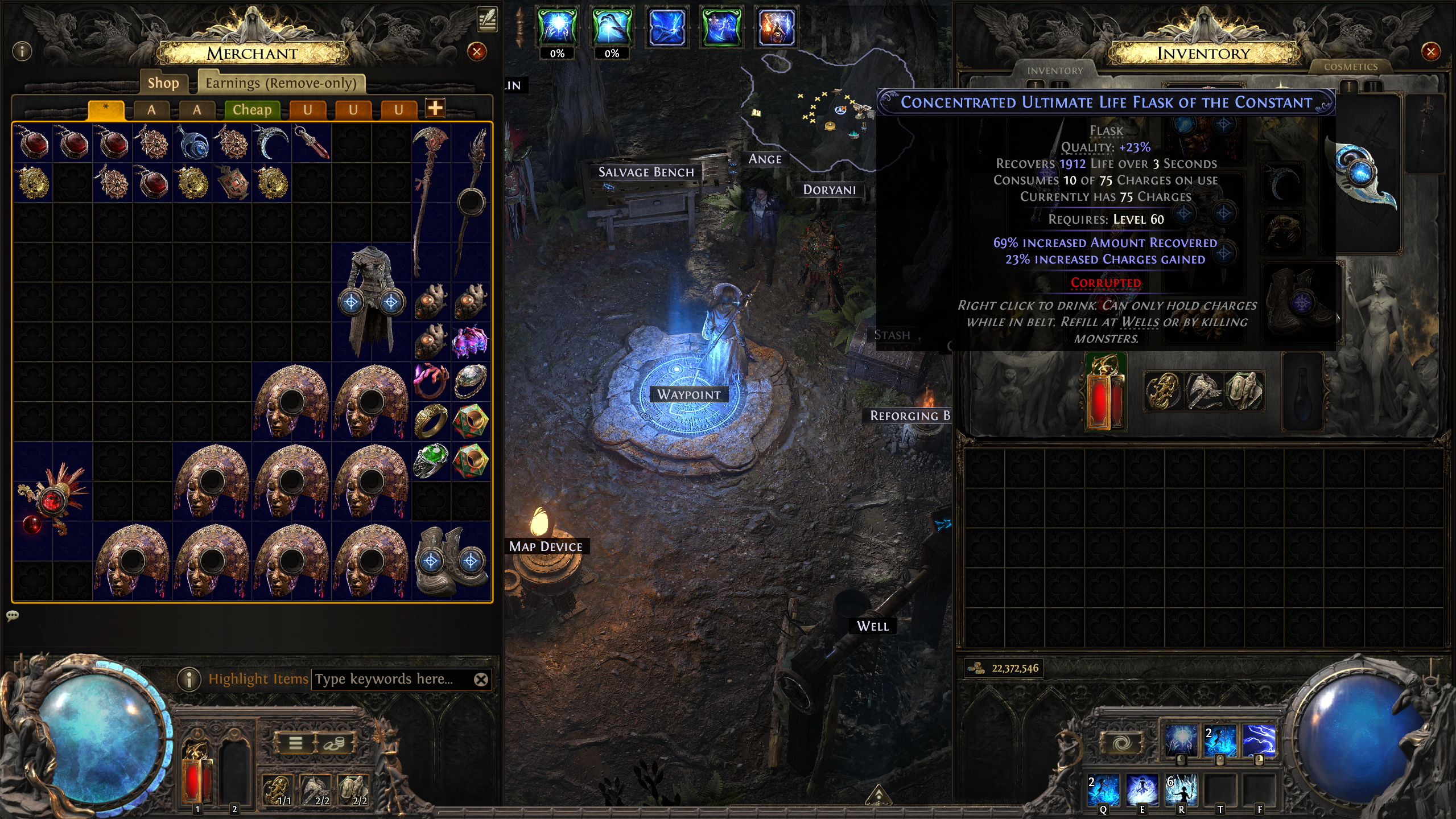Click the Merchant panel info icon

(x=22, y=52)
